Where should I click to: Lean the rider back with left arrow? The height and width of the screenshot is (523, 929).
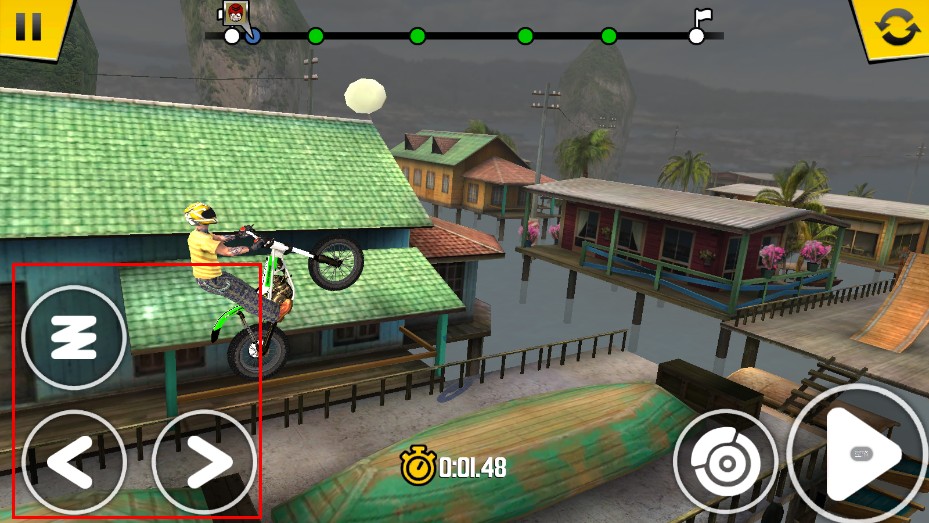[x=73, y=462]
